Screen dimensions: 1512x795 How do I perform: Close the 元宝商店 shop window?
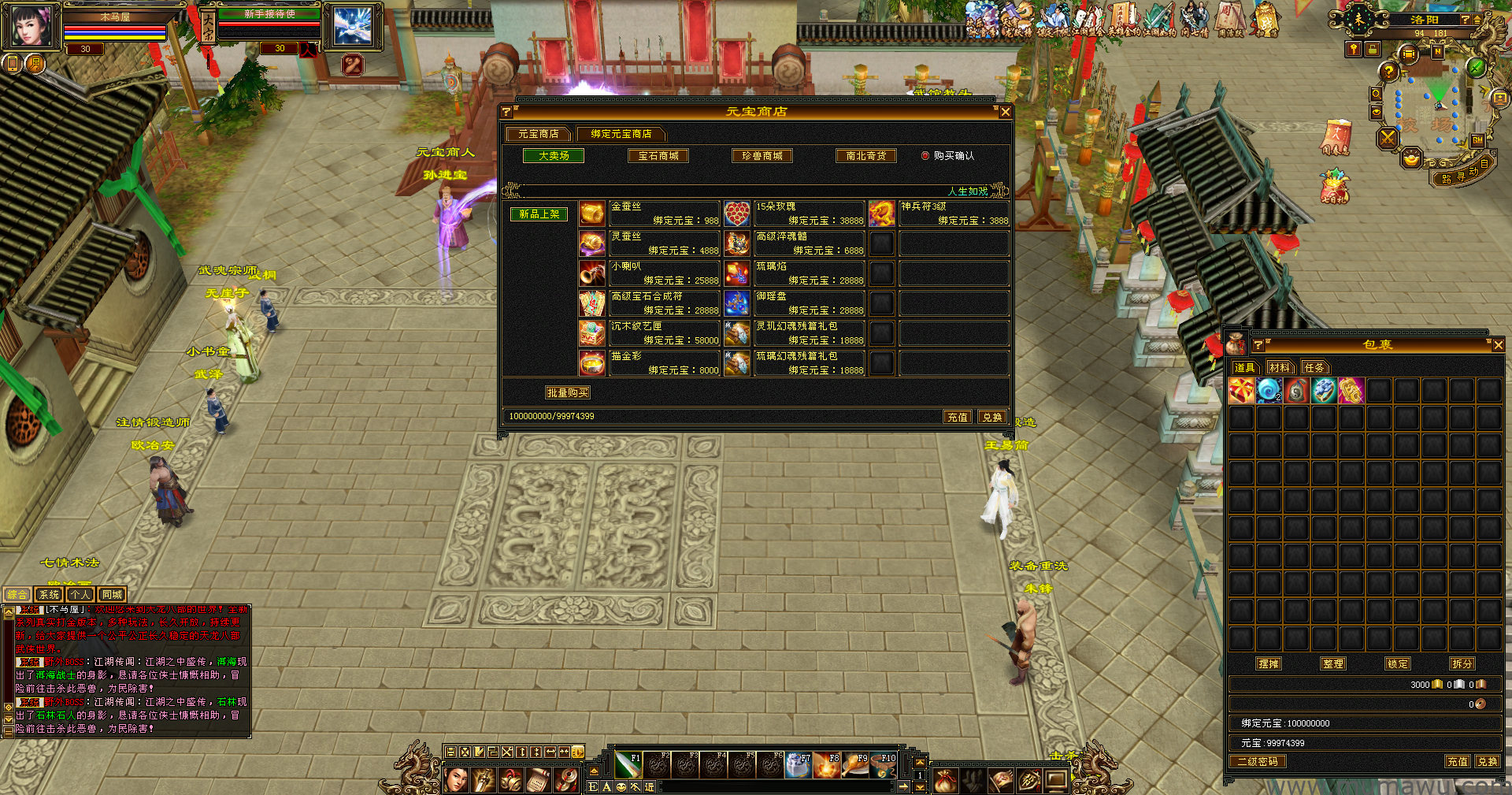(1005, 112)
